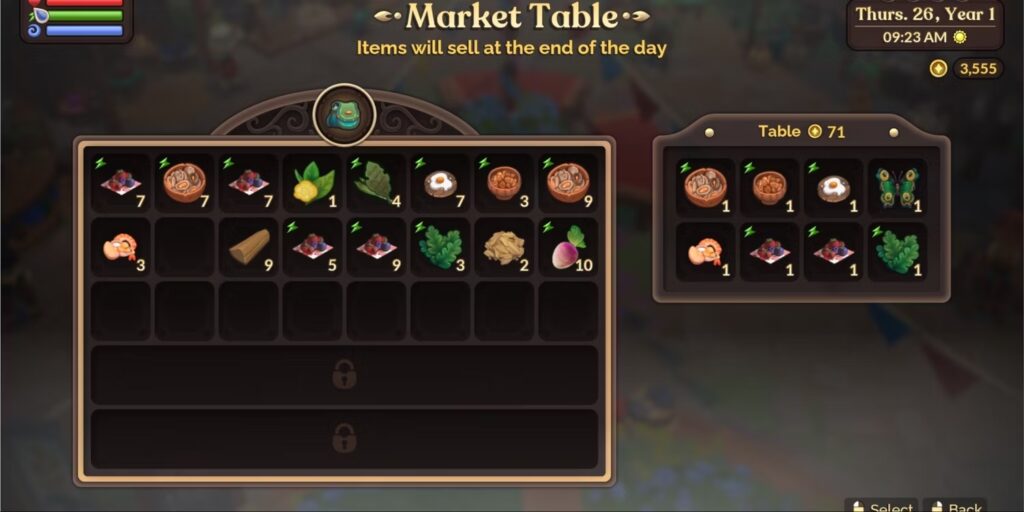Pick the shrimp stack of 3
This screenshot has height=512, width=1024.
(x=121, y=247)
